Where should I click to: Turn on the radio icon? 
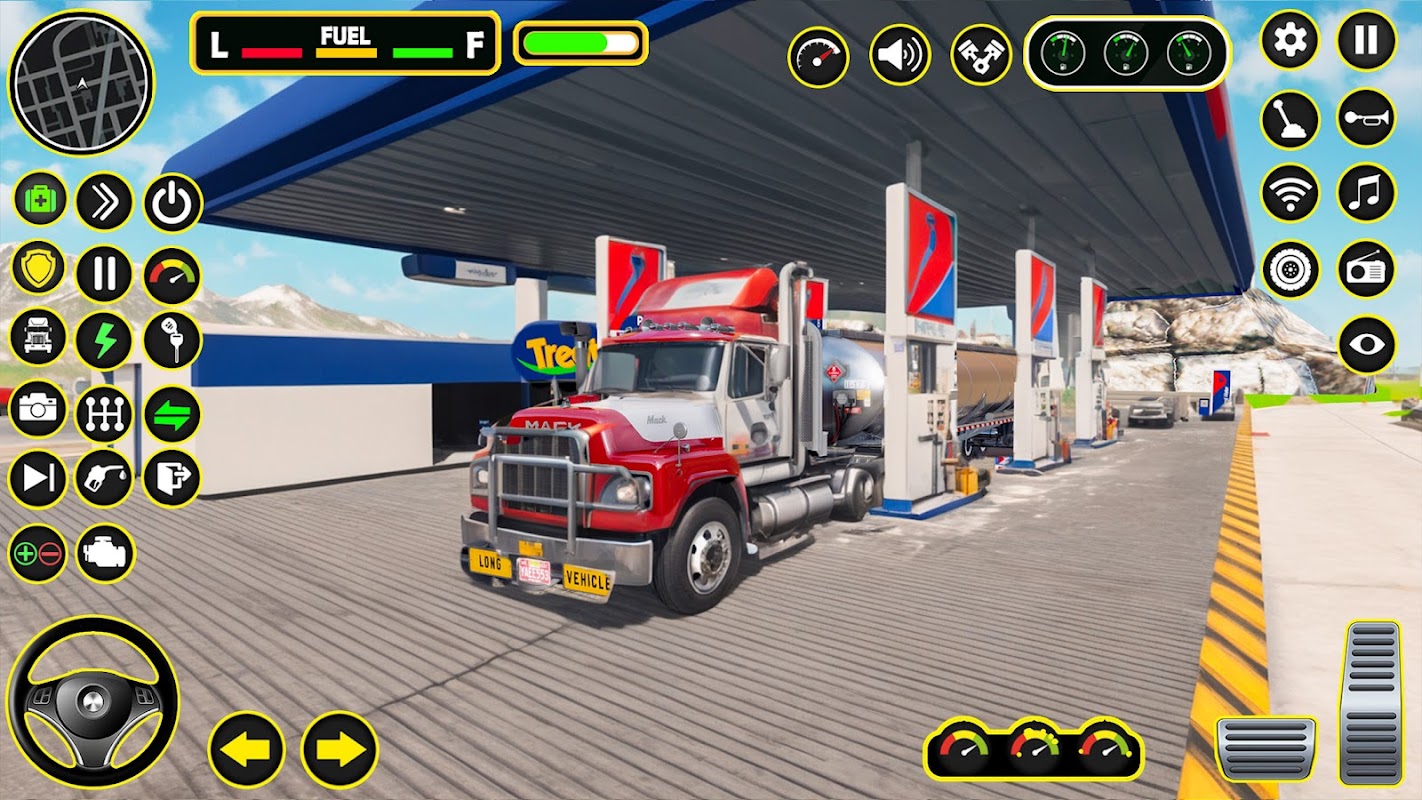click(1366, 269)
